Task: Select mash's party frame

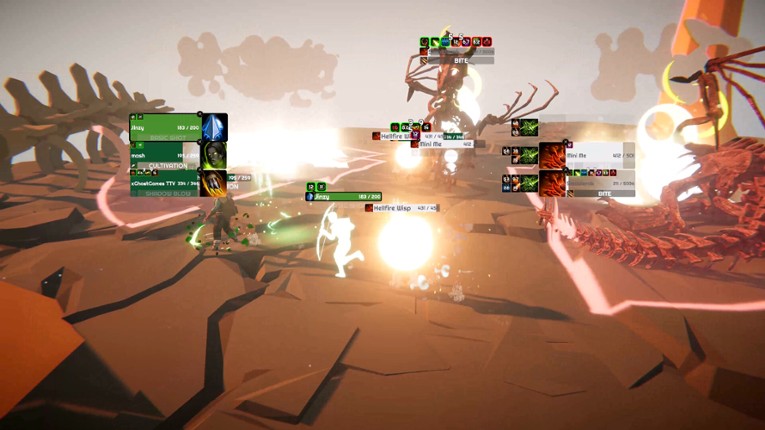Action: (x=165, y=157)
